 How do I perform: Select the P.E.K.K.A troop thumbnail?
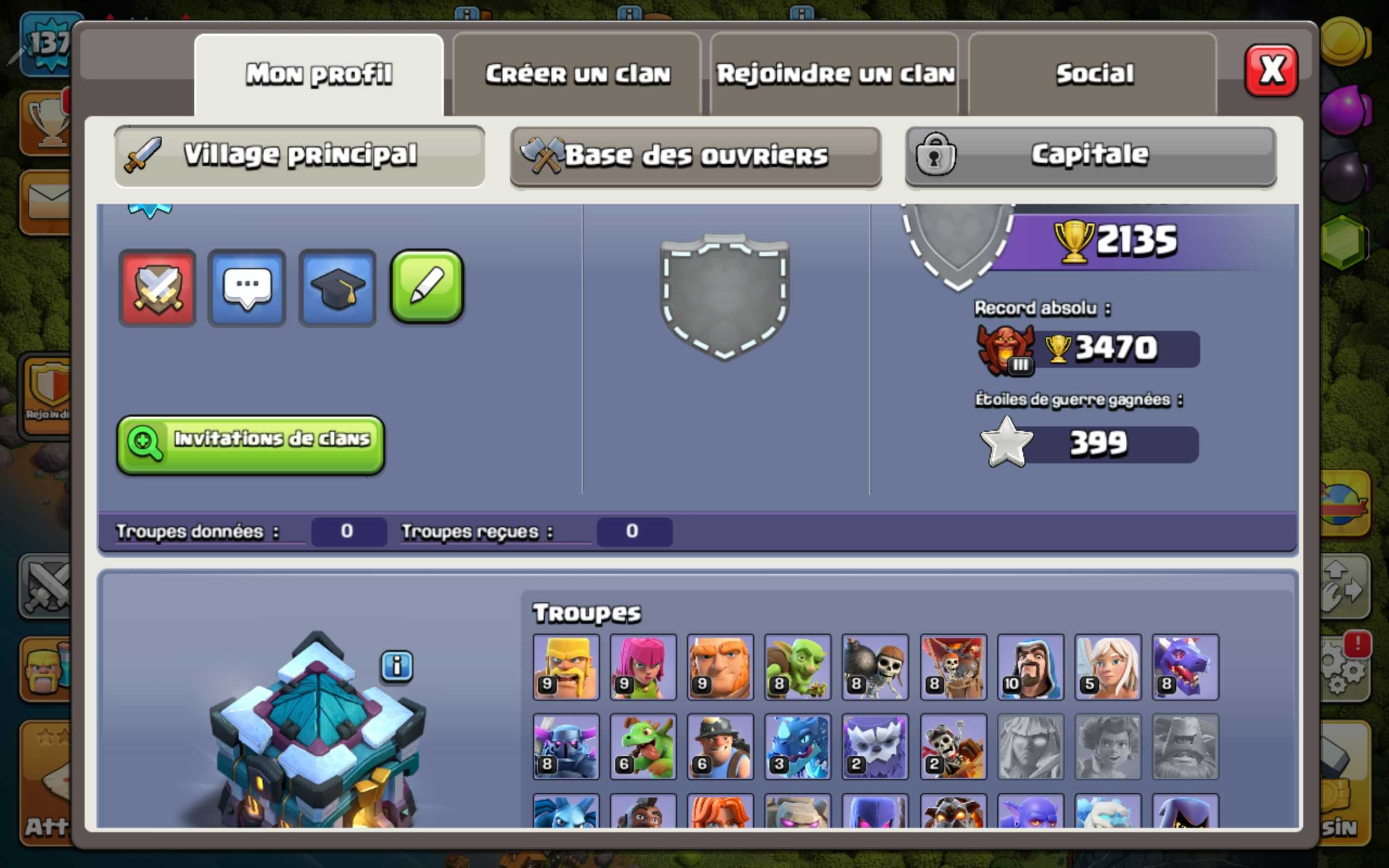click(x=565, y=748)
